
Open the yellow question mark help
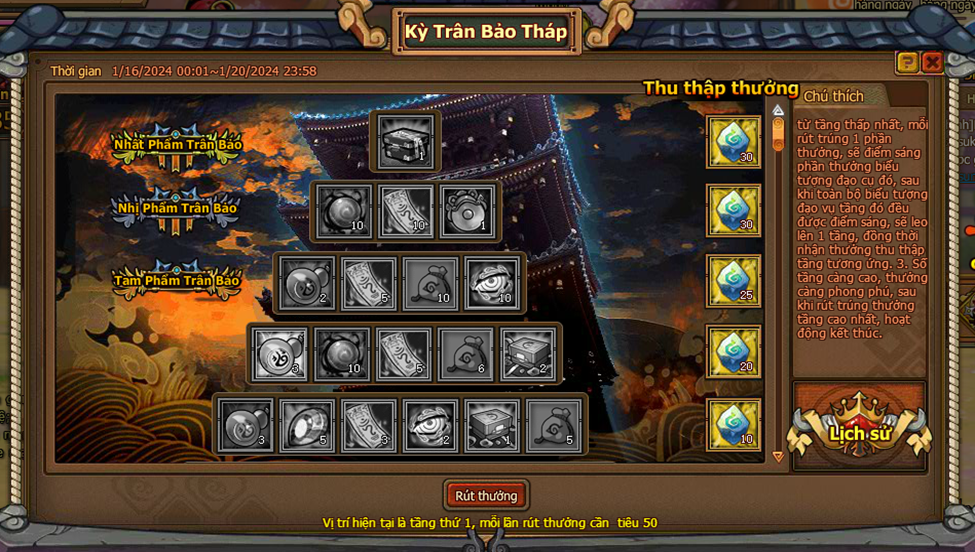[907, 63]
